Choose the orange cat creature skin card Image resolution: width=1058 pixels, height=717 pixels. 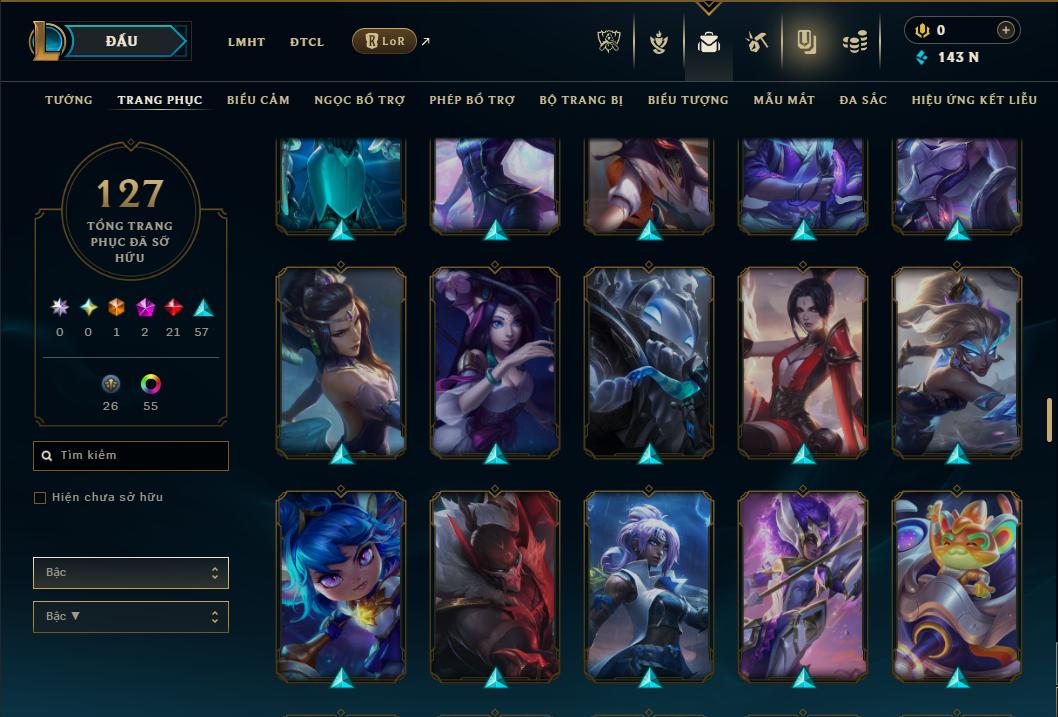(957, 585)
